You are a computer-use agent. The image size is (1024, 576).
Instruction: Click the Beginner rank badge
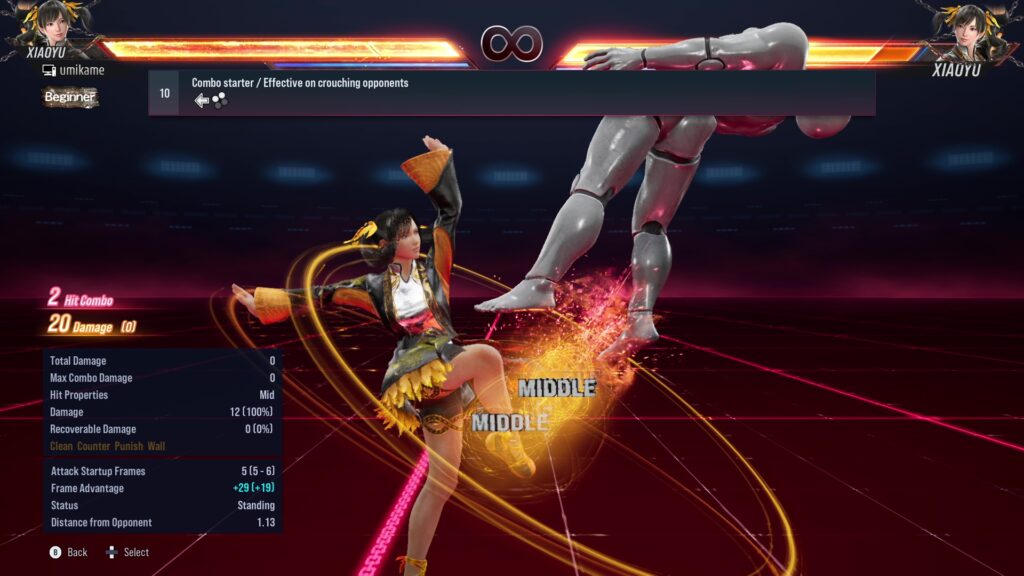coord(70,97)
